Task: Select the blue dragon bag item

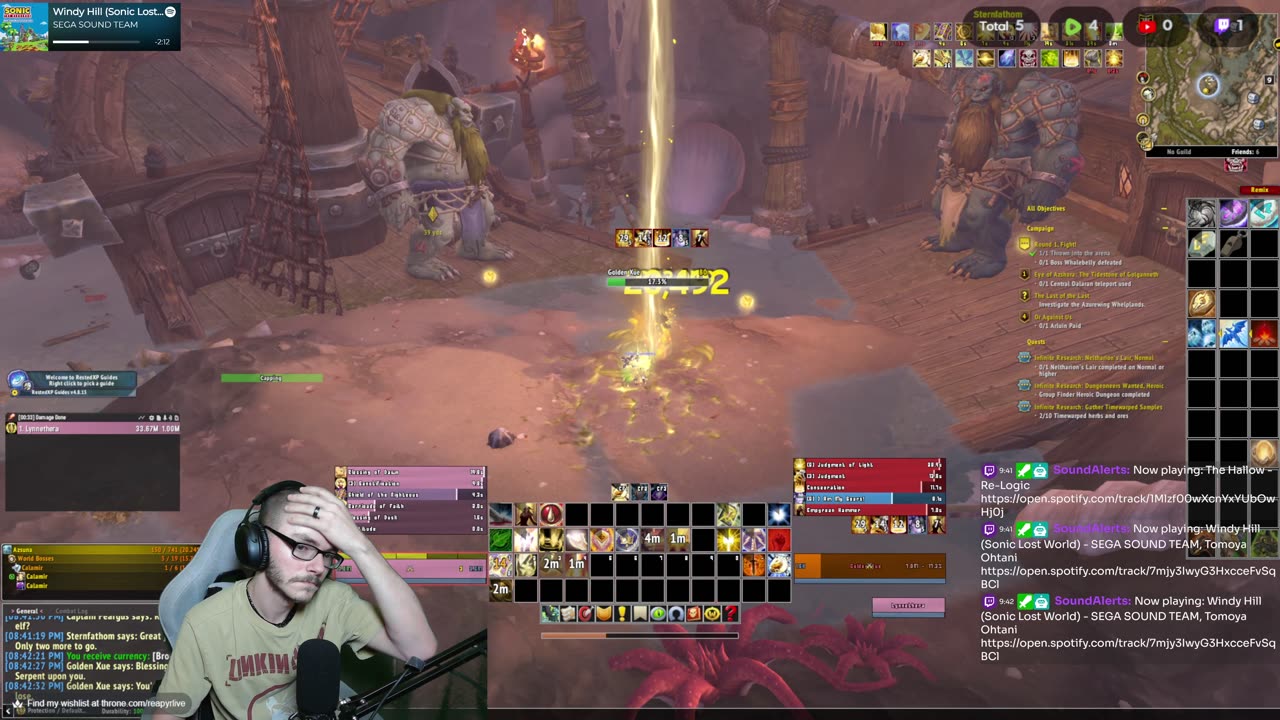Action: 1233,334
